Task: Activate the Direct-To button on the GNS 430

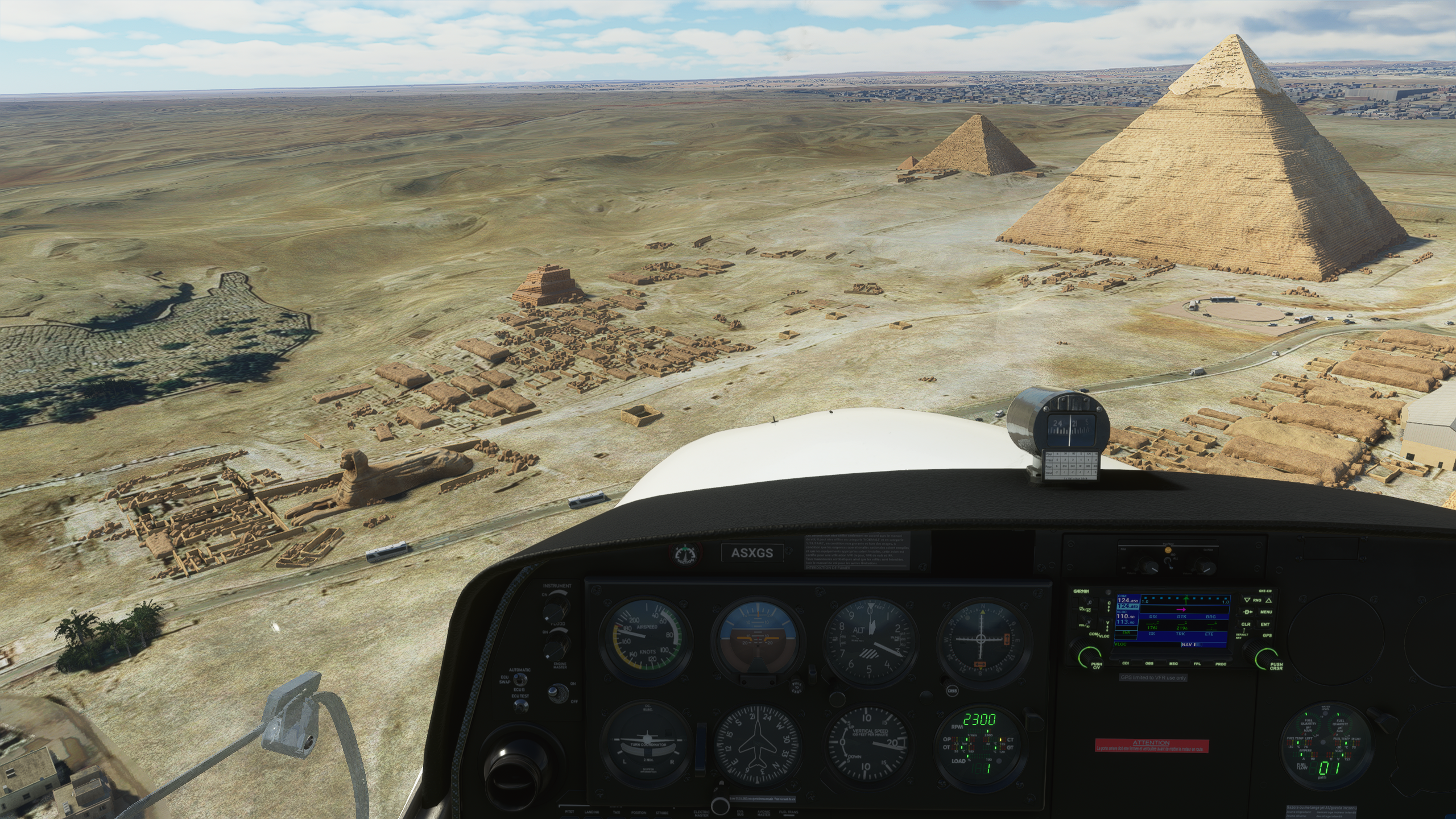Action: pos(1247,612)
